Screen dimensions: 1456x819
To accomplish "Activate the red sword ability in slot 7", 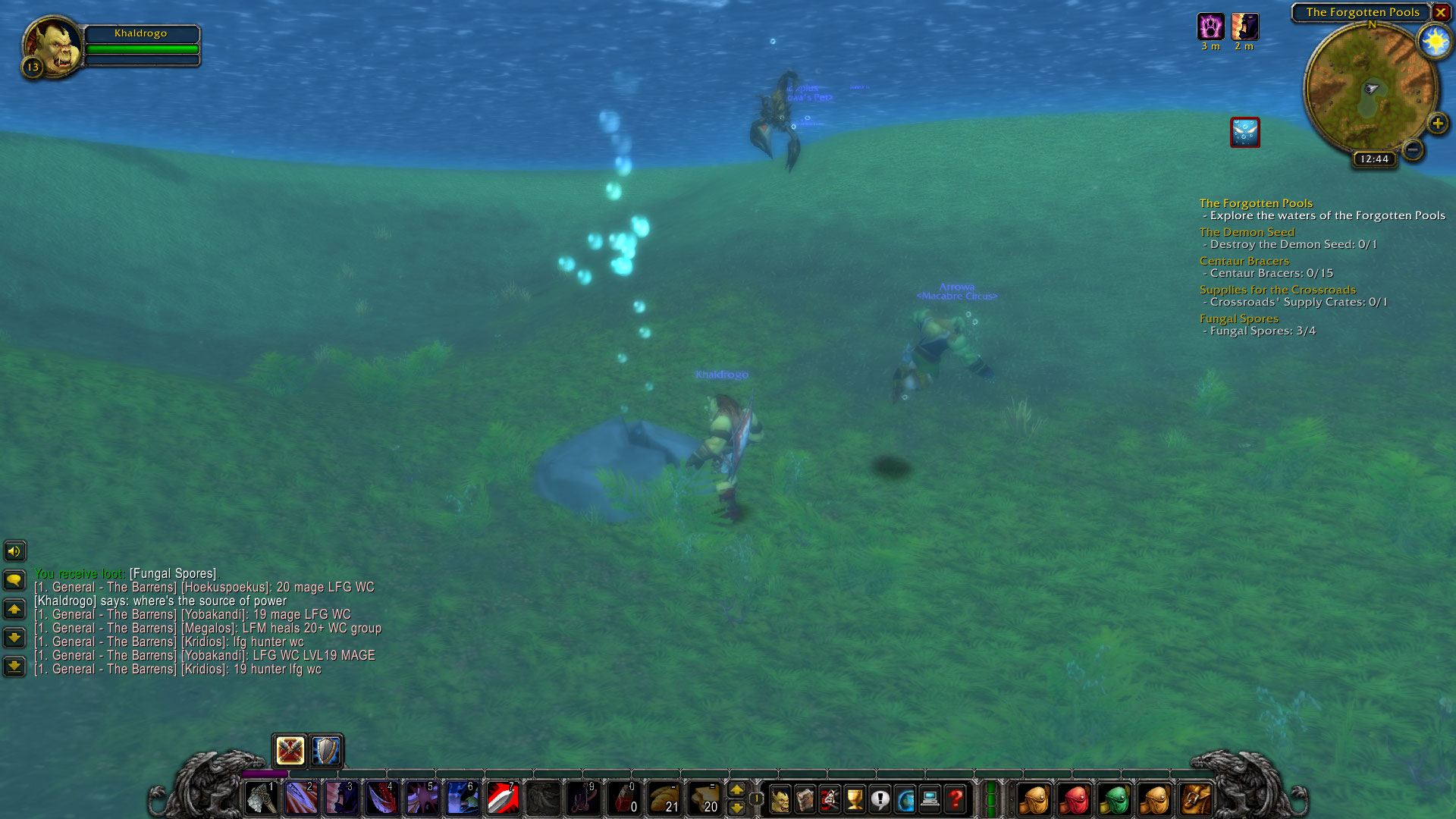I will coord(502,799).
